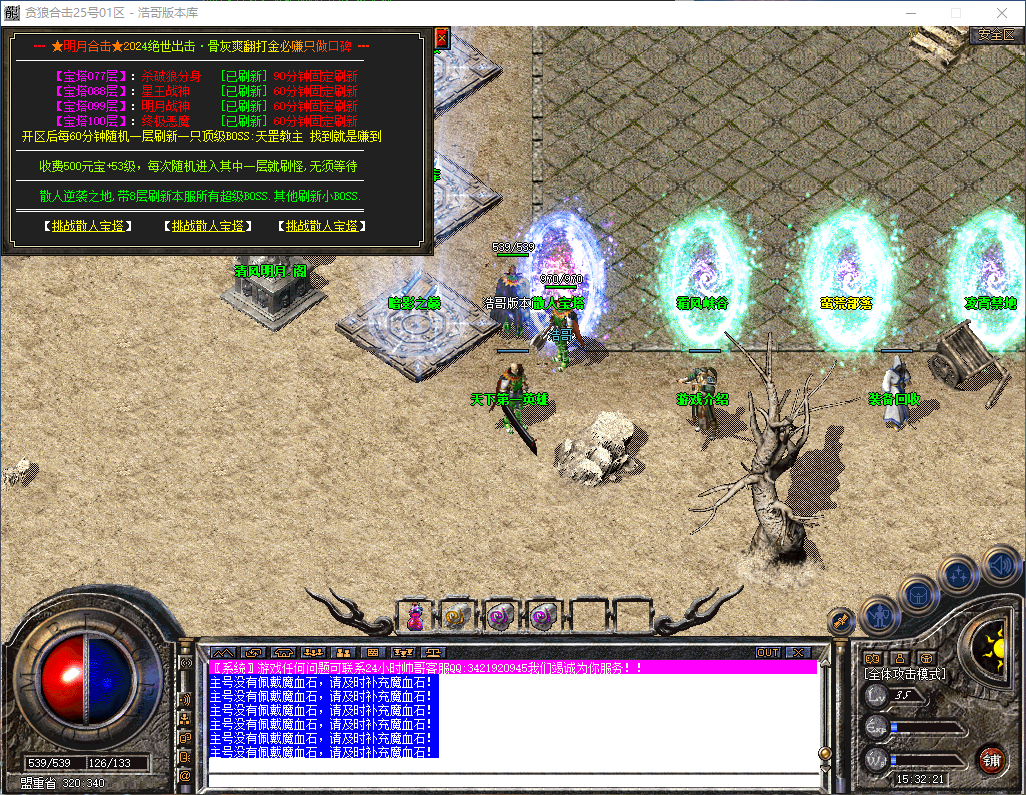This screenshot has height=795, width=1026.
Task: Open the shop via the red 铺 button
Action: click(991, 759)
